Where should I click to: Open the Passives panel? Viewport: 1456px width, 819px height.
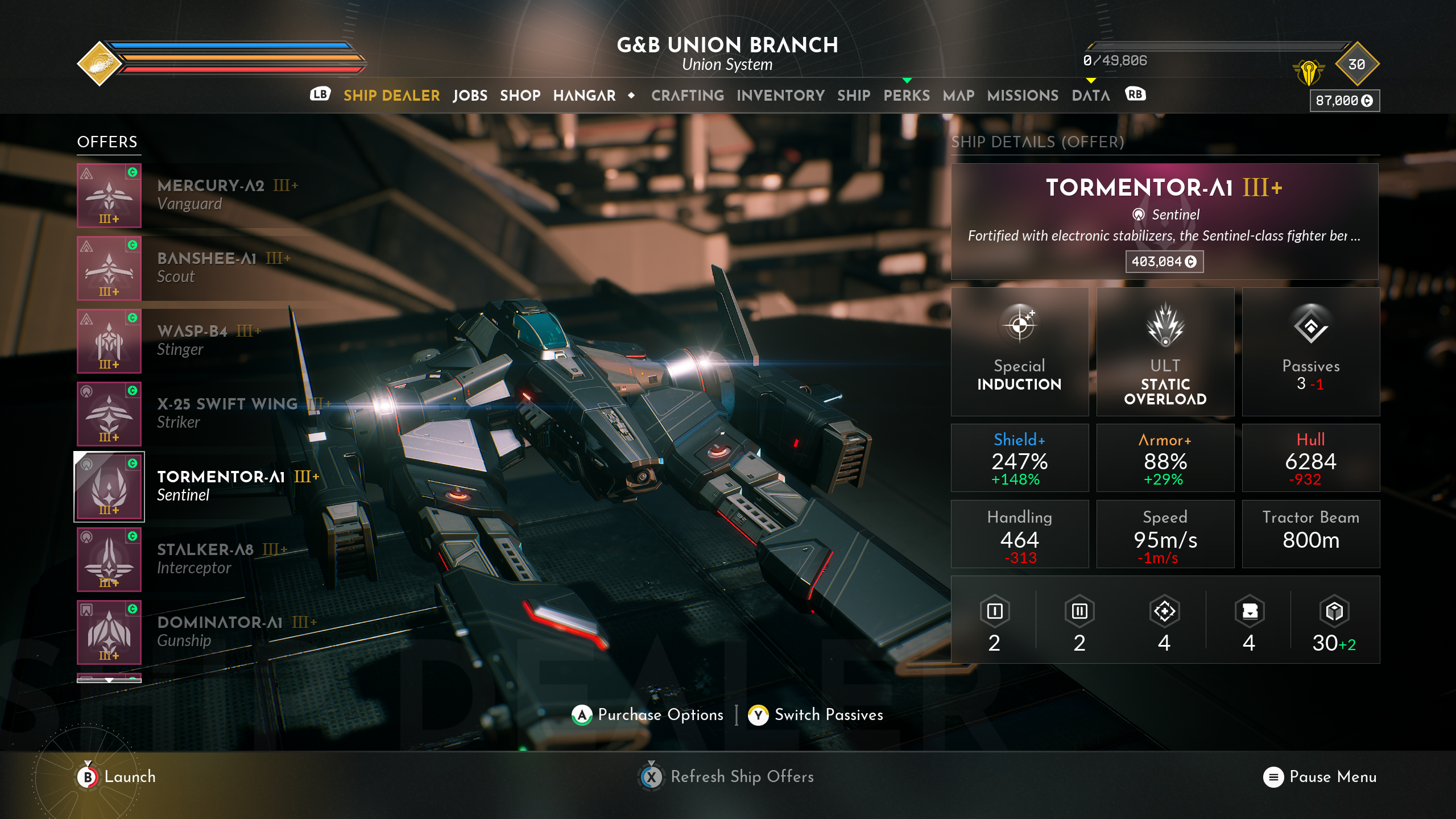point(1310,351)
